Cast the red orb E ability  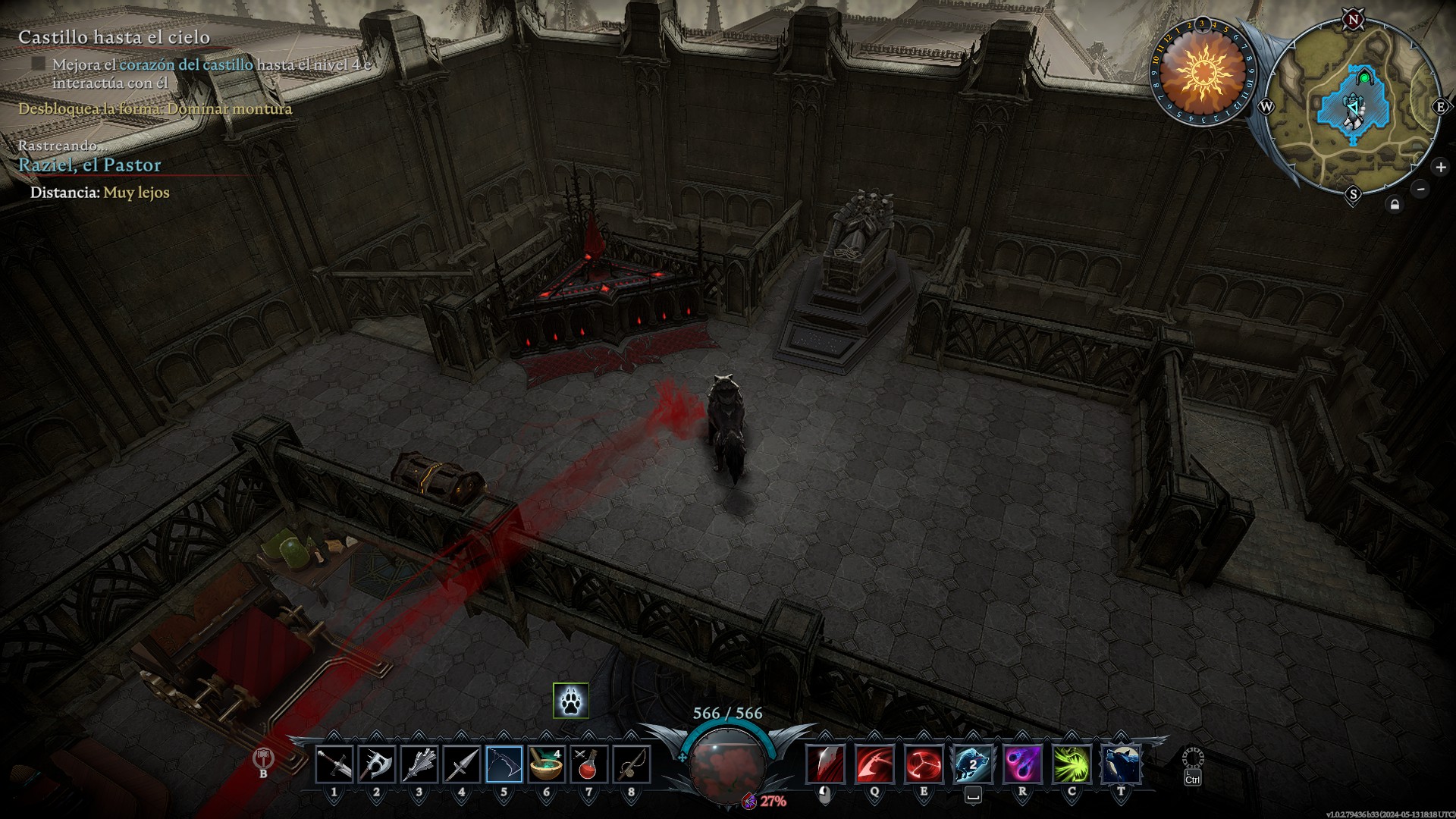pos(924,764)
